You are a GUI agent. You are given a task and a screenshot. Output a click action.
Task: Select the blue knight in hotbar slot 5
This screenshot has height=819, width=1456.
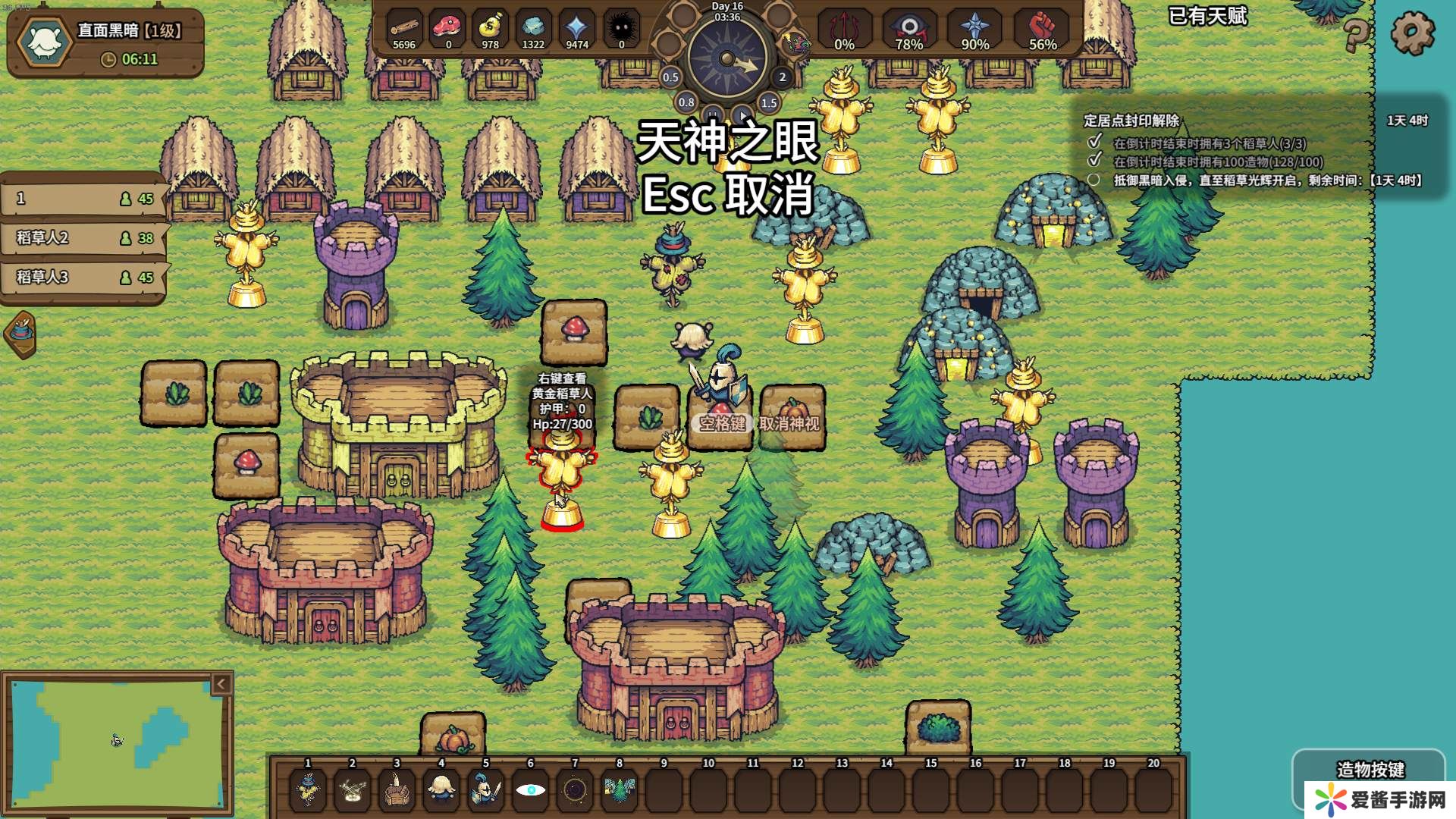[x=485, y=789]
